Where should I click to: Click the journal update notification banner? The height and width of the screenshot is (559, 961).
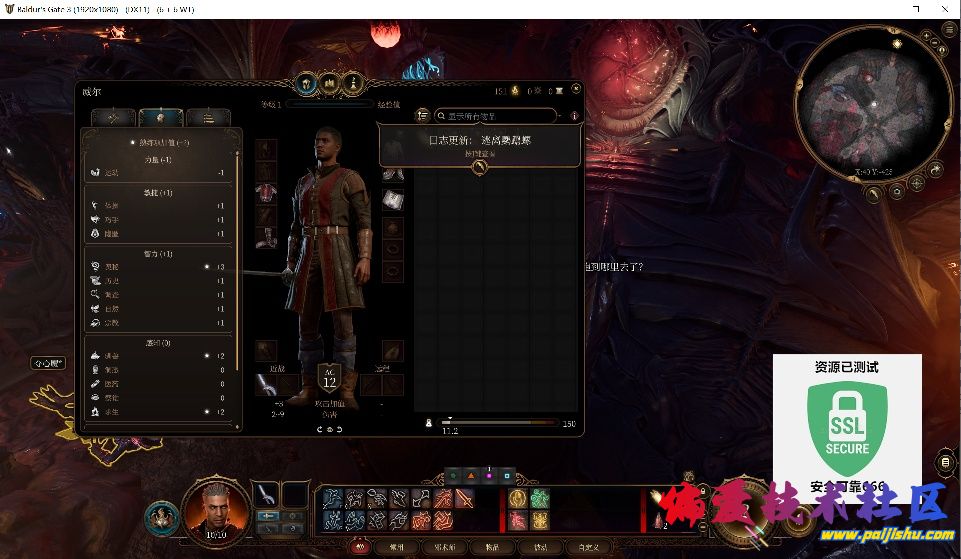click(480, 144)
